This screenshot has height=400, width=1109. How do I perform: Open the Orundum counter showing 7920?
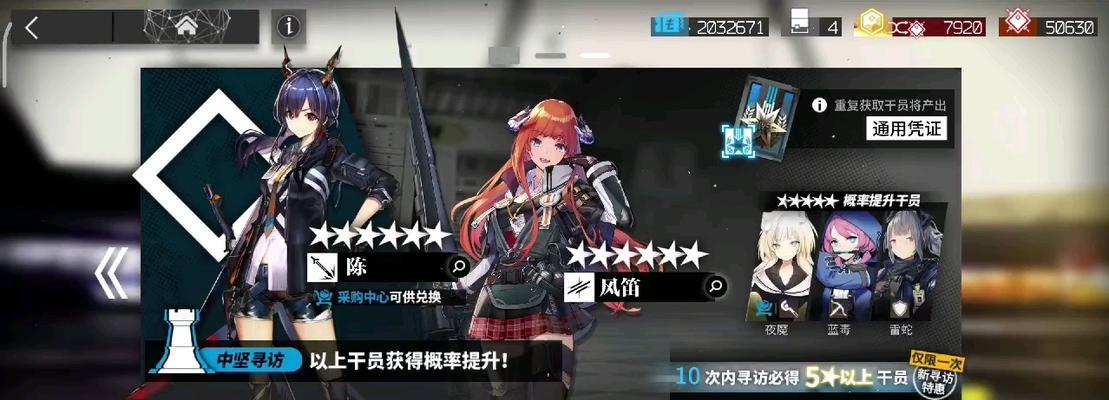[x=919, y=26]
